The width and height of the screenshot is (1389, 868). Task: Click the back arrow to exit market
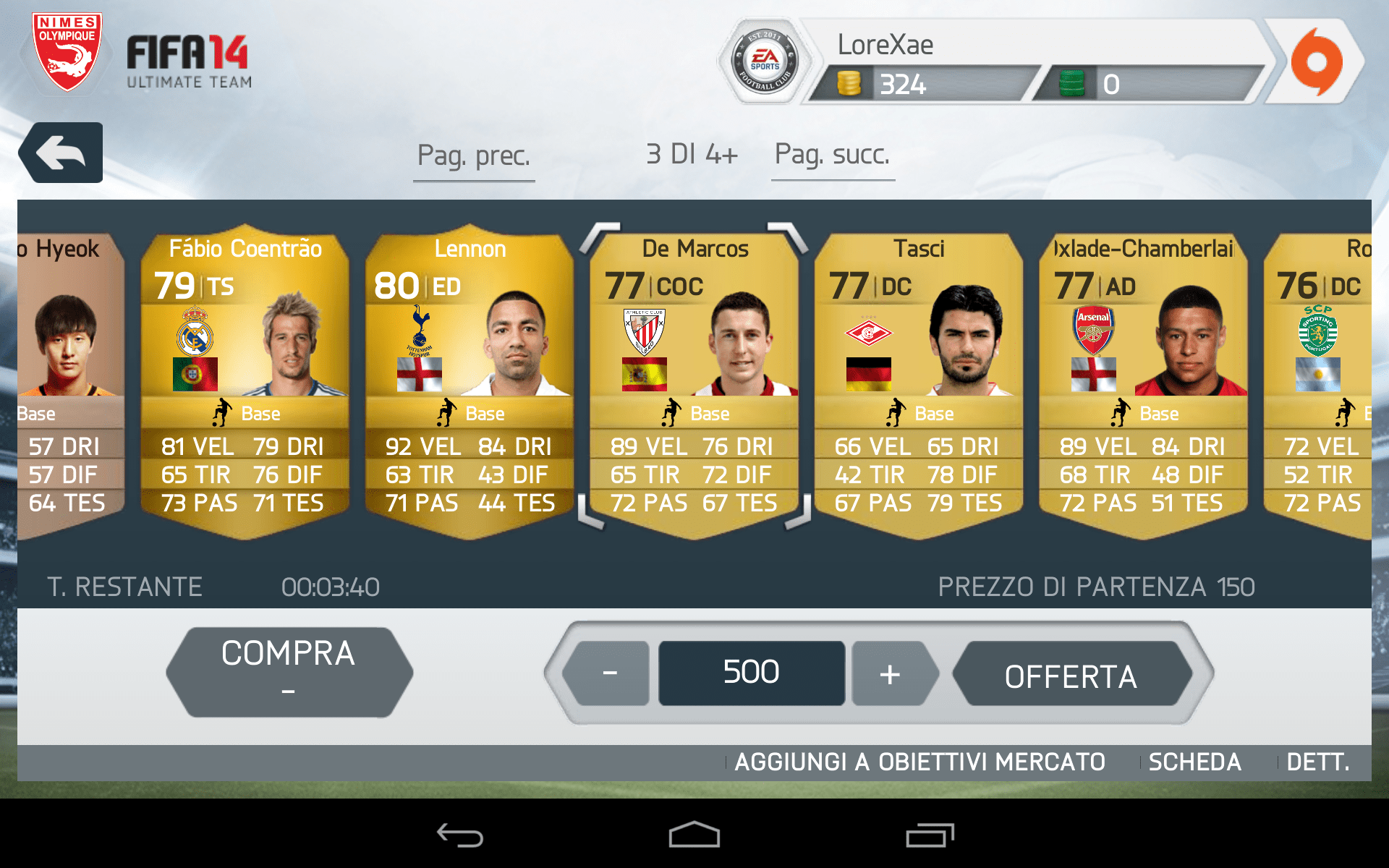61,152
